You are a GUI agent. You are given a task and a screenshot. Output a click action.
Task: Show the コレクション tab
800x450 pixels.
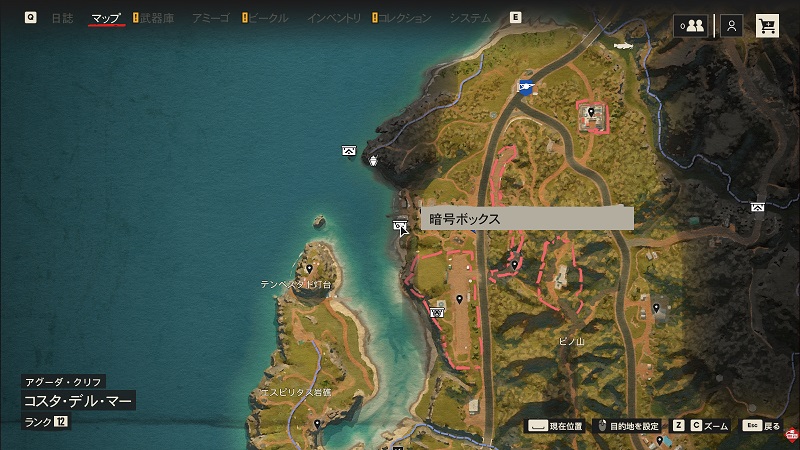[406, 18]
